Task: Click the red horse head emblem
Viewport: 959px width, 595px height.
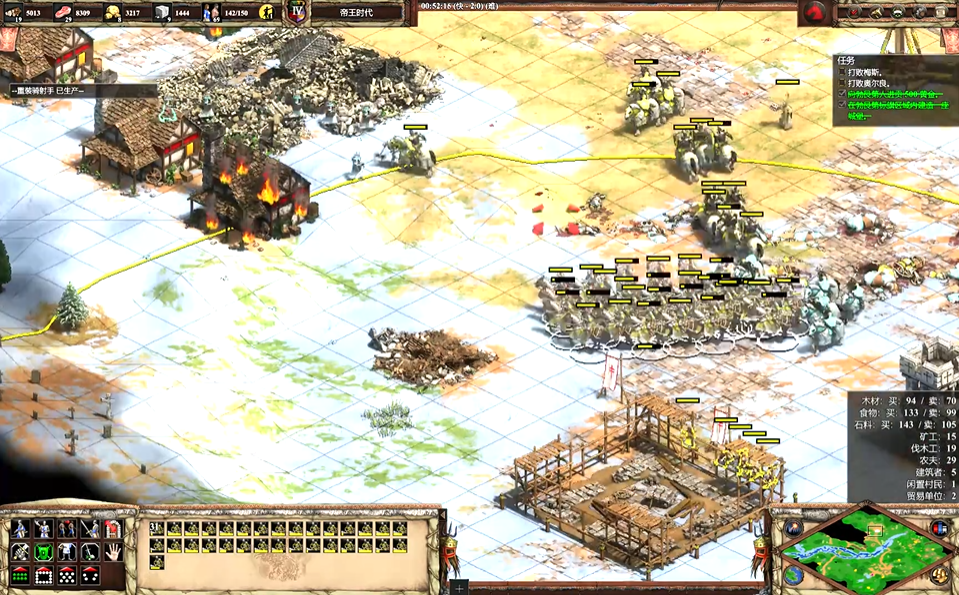Action: 815,13
